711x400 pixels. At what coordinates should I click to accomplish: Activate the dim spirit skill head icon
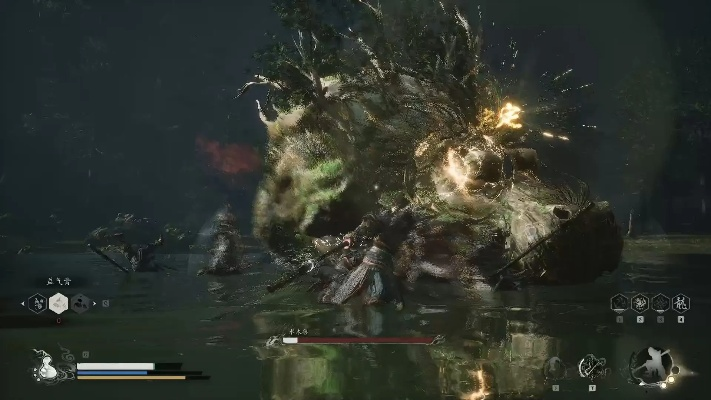(553, 368)
